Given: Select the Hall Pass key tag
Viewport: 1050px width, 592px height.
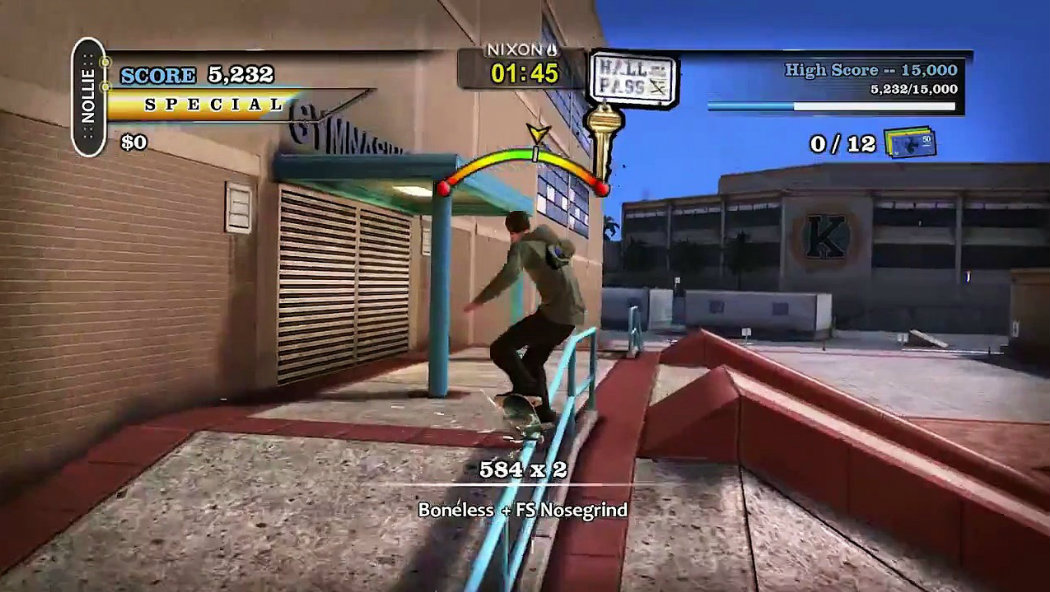Looking at the screenshot, I should tap(633, 79).
